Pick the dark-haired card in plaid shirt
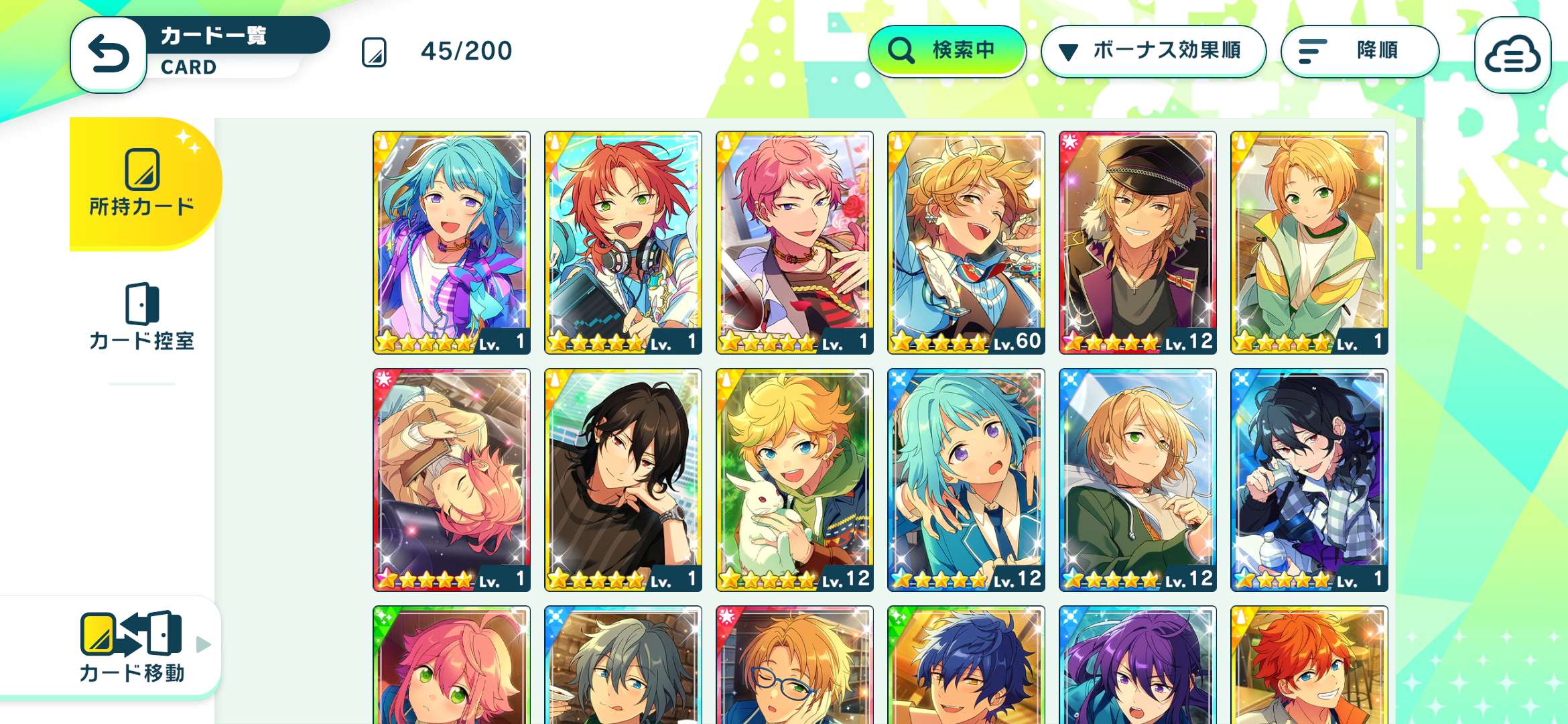This screenshot has height=724, width=1568. 1309,480
